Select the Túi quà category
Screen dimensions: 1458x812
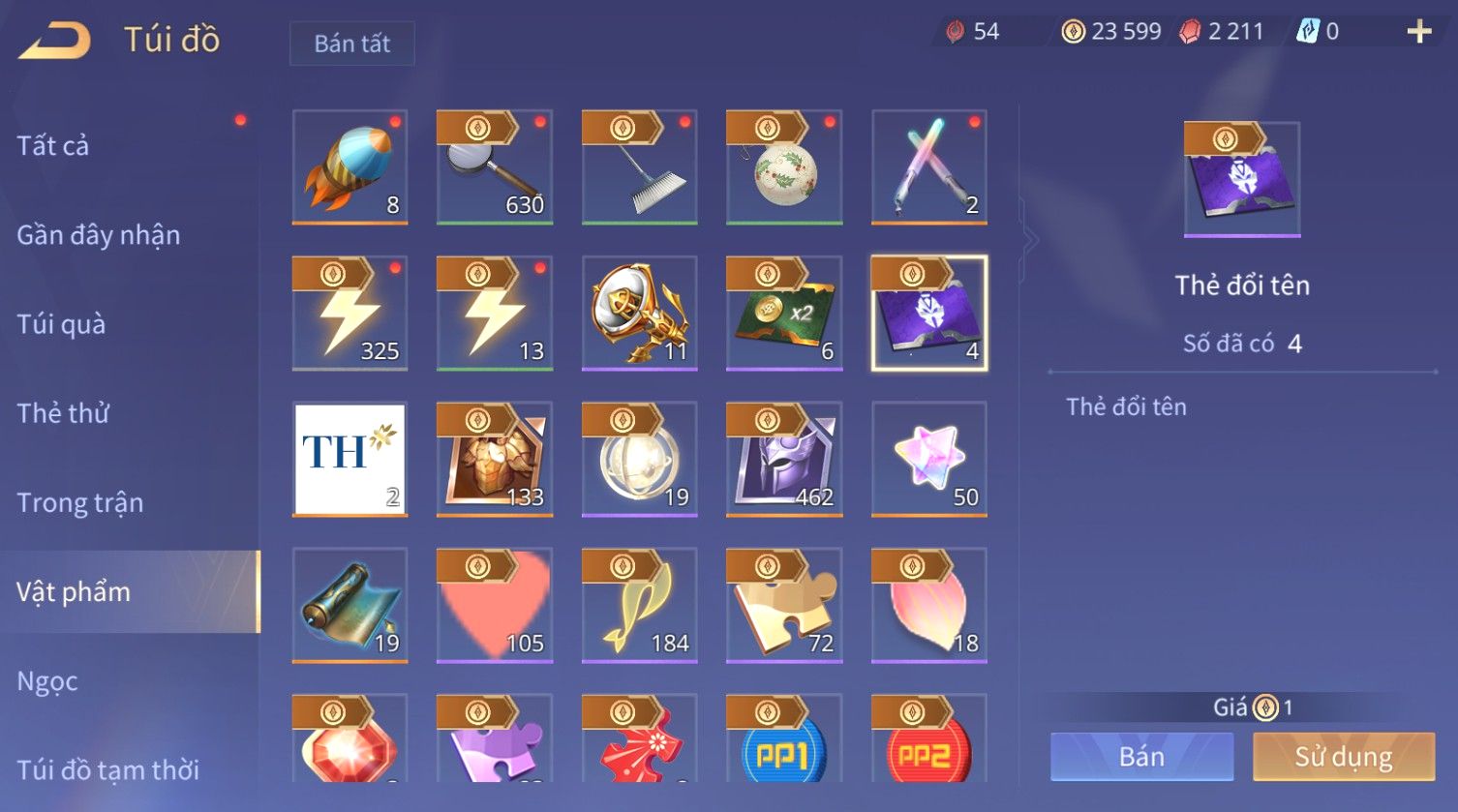(x=61, y=324)
